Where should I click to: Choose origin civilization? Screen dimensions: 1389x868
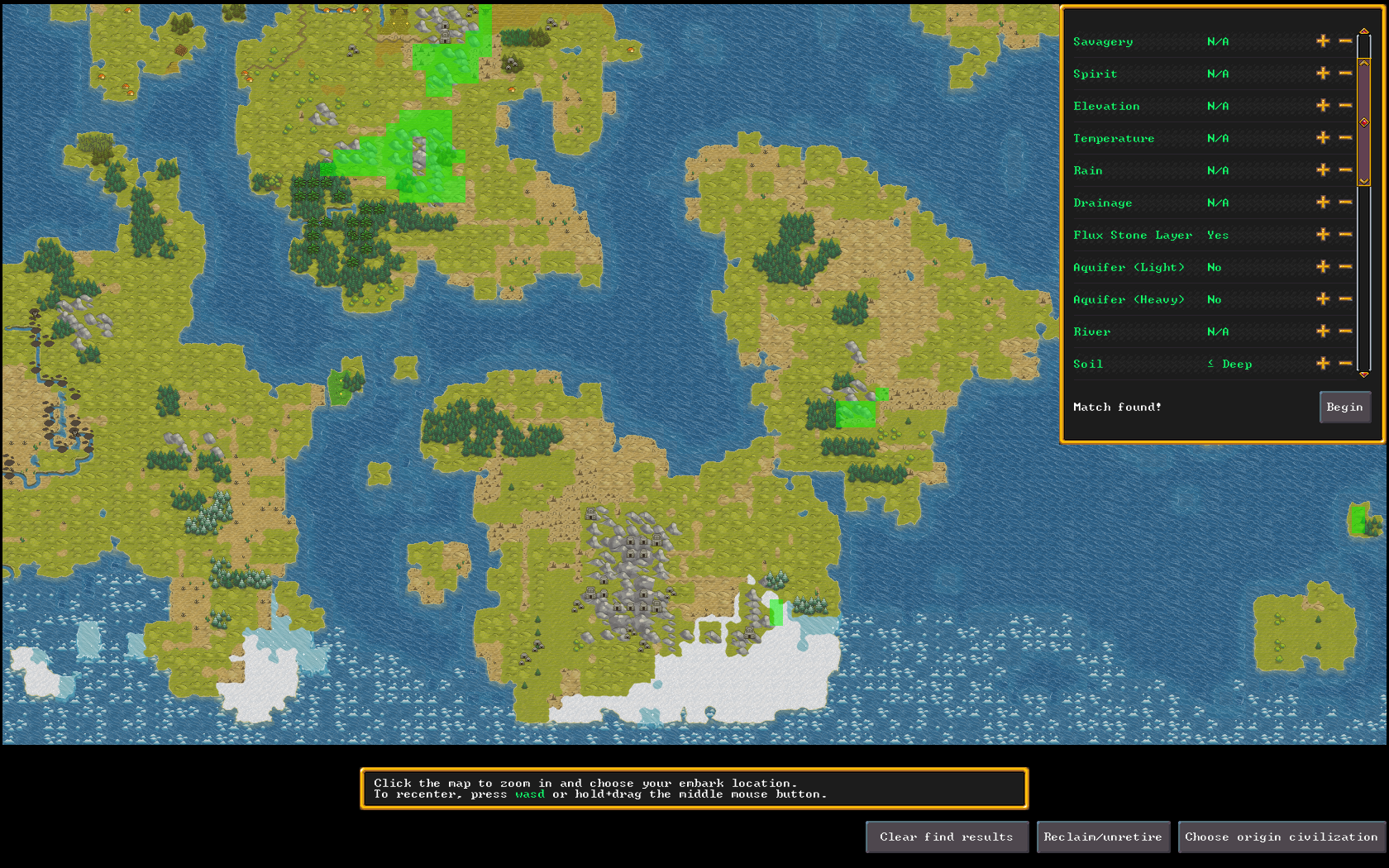click(1282, 837)
